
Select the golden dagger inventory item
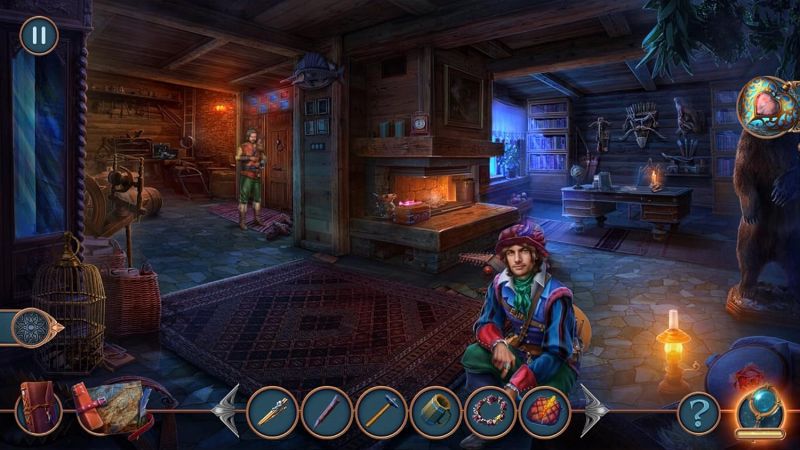pos(272,411)
